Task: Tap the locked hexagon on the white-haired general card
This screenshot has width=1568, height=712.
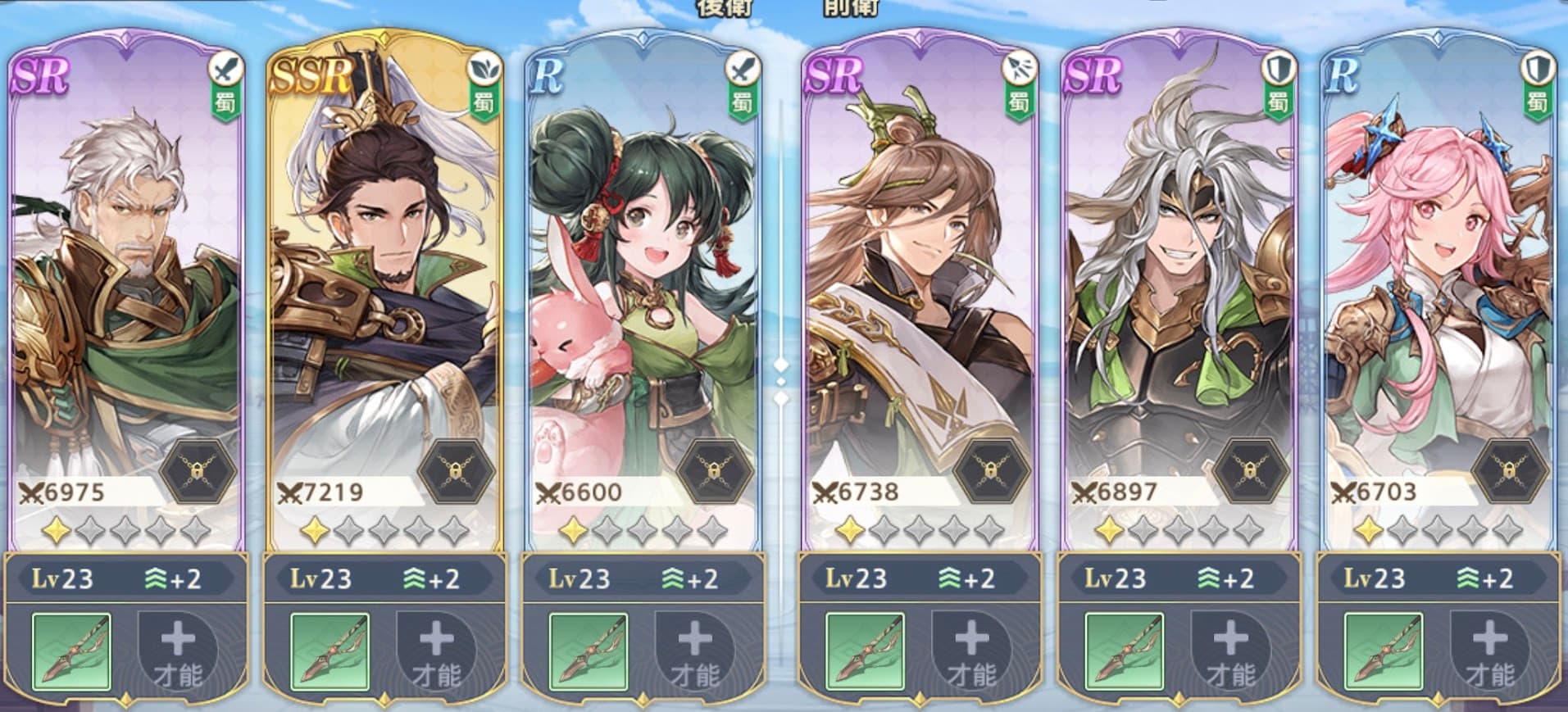Action: pos(198,471)
